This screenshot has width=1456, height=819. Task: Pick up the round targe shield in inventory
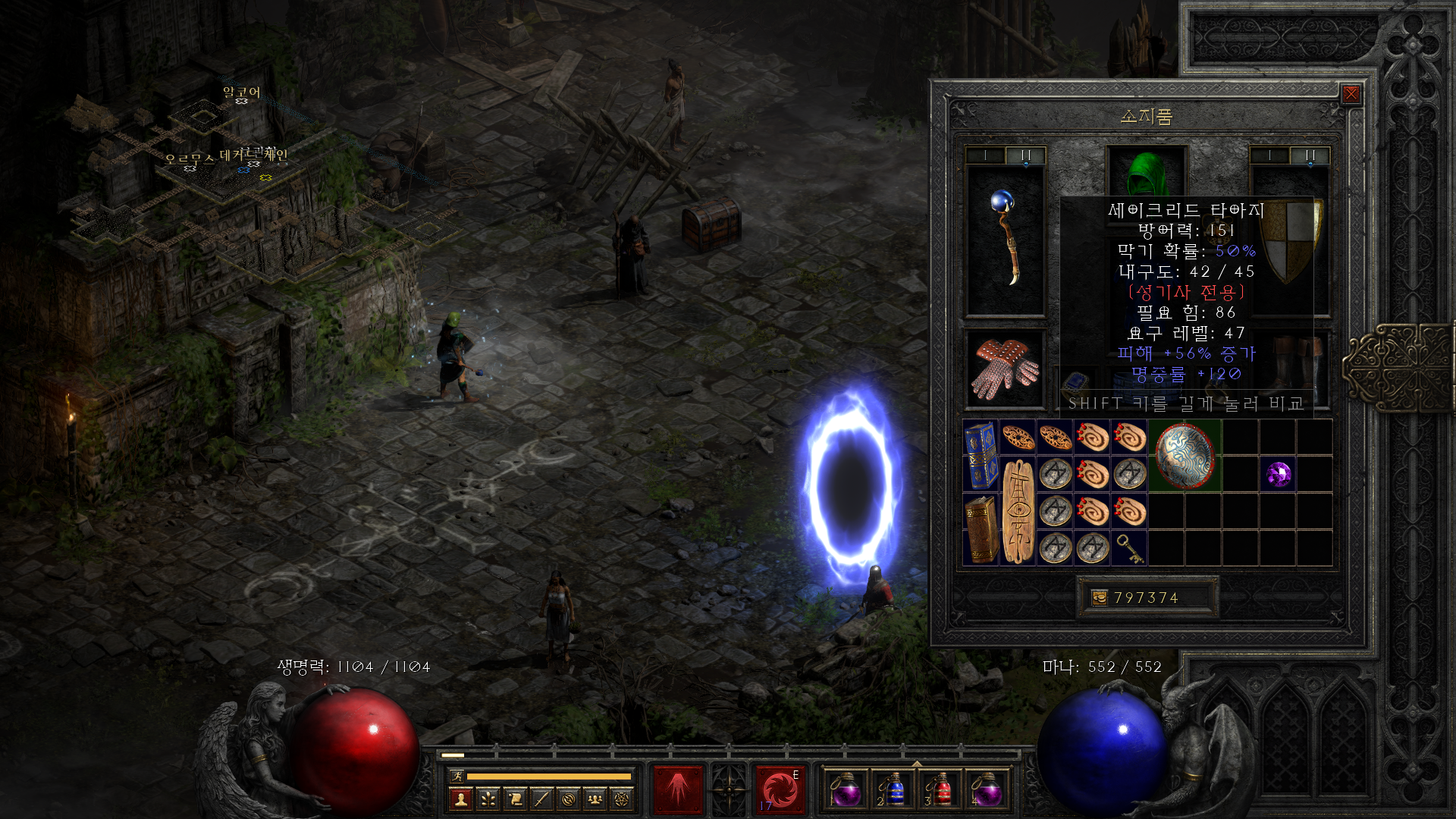pyautogui.click(x=1185, y=456)
